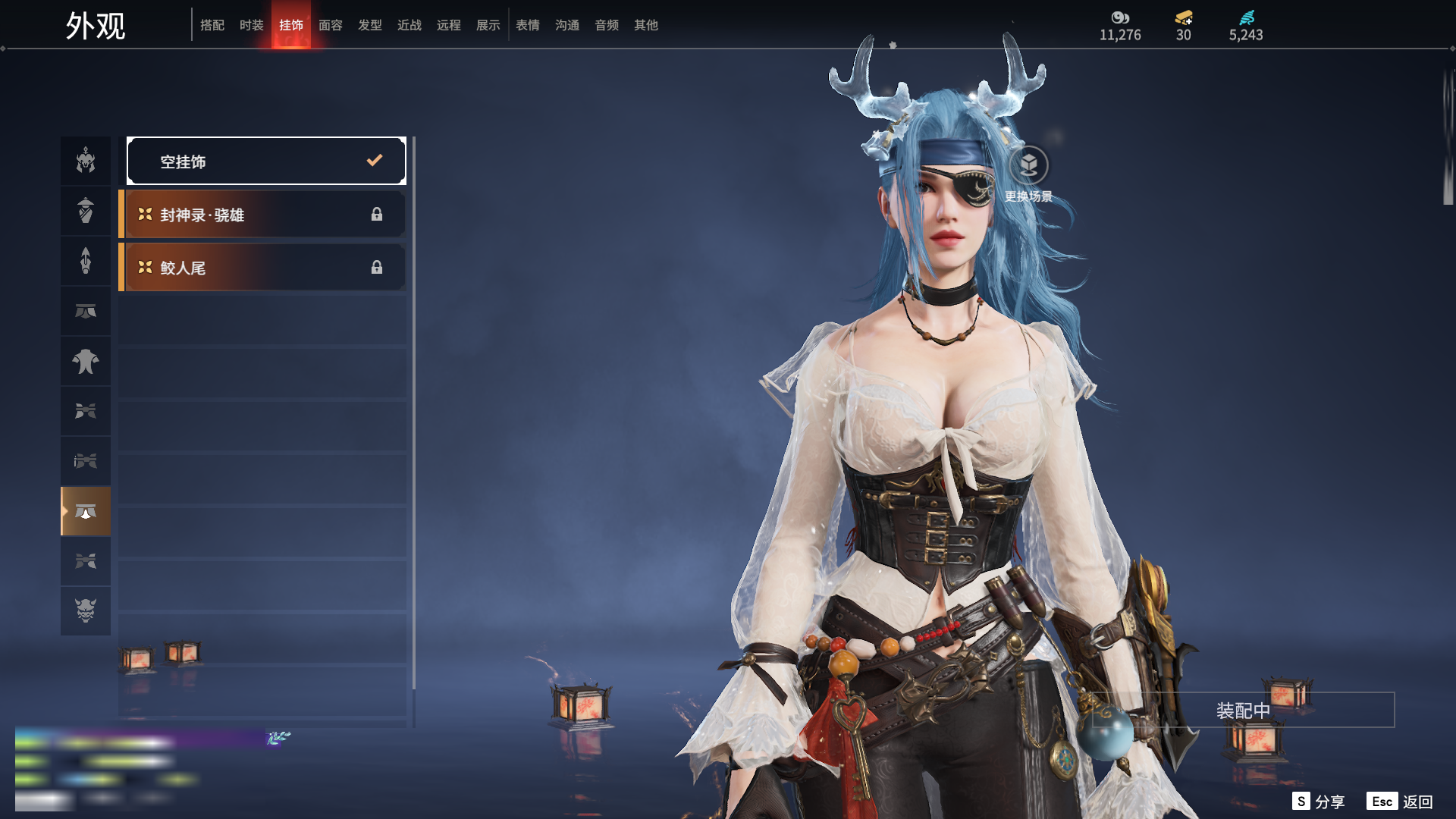Share the appearance with 分享
Screen dimensions: 1456x819
click(1319, 802)
